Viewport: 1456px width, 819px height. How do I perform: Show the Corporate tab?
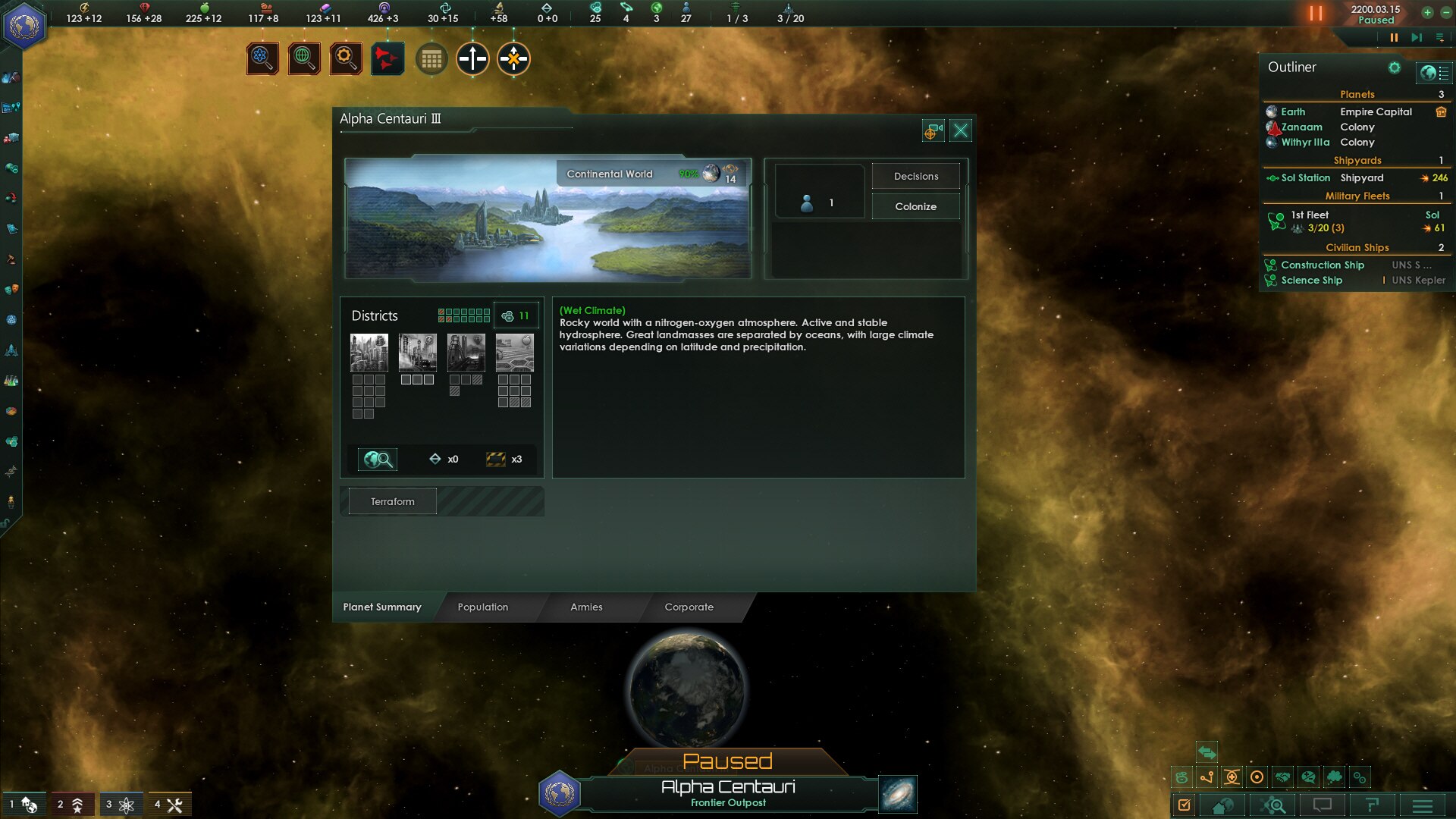(689, 607)
